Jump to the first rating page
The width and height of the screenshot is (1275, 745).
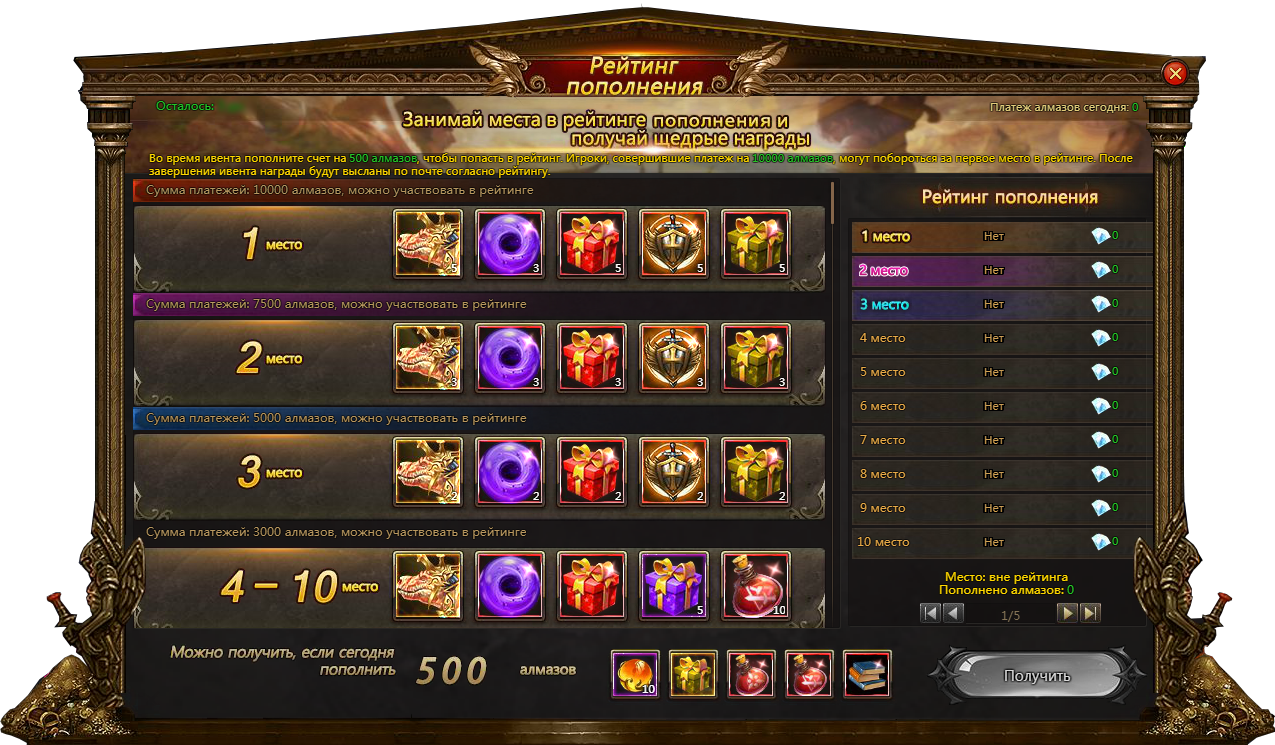coord(930,613)
